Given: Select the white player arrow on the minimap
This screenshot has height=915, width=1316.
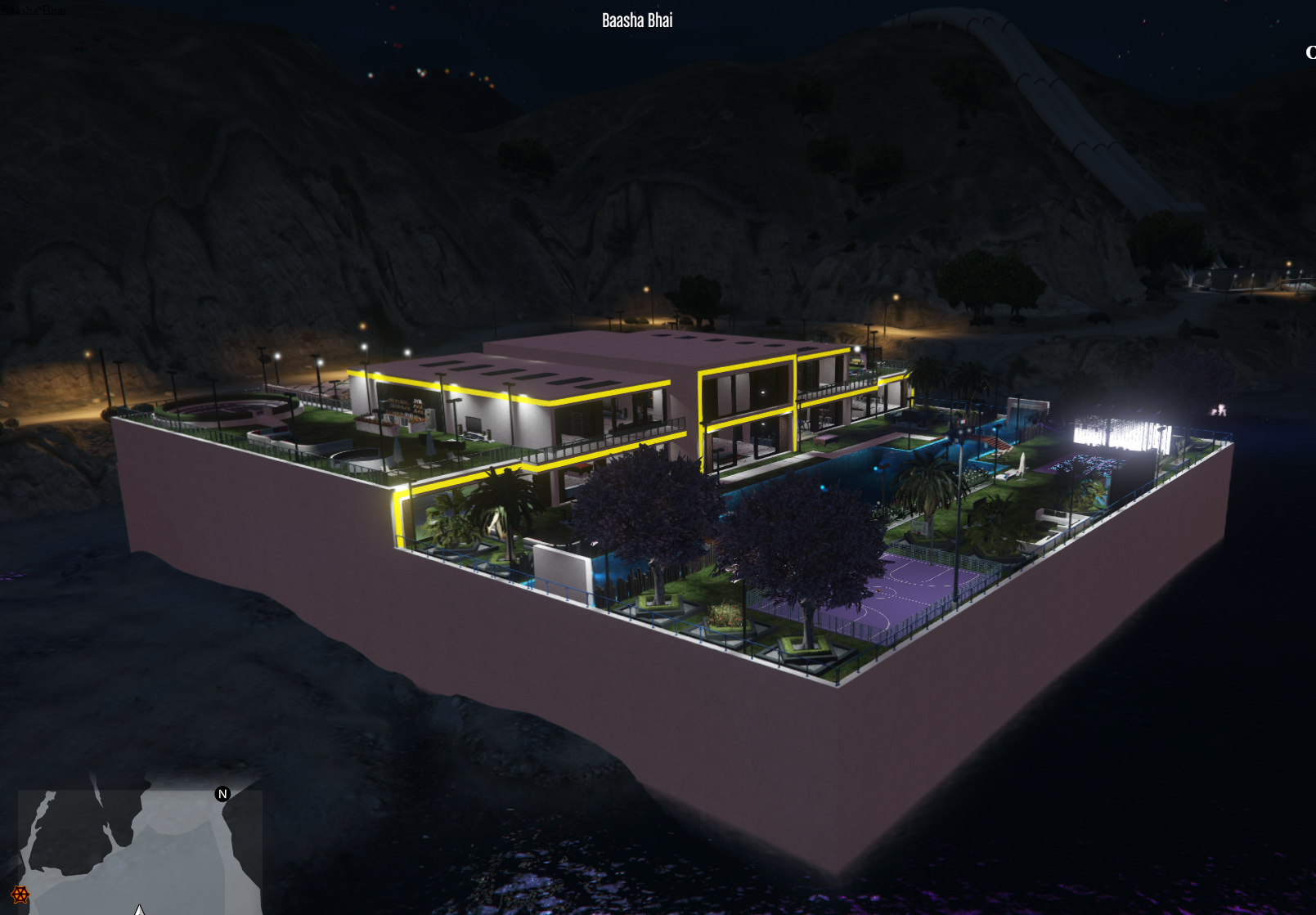Looking at the screenshot, I should pyautogui.click(x=140, y=910).
